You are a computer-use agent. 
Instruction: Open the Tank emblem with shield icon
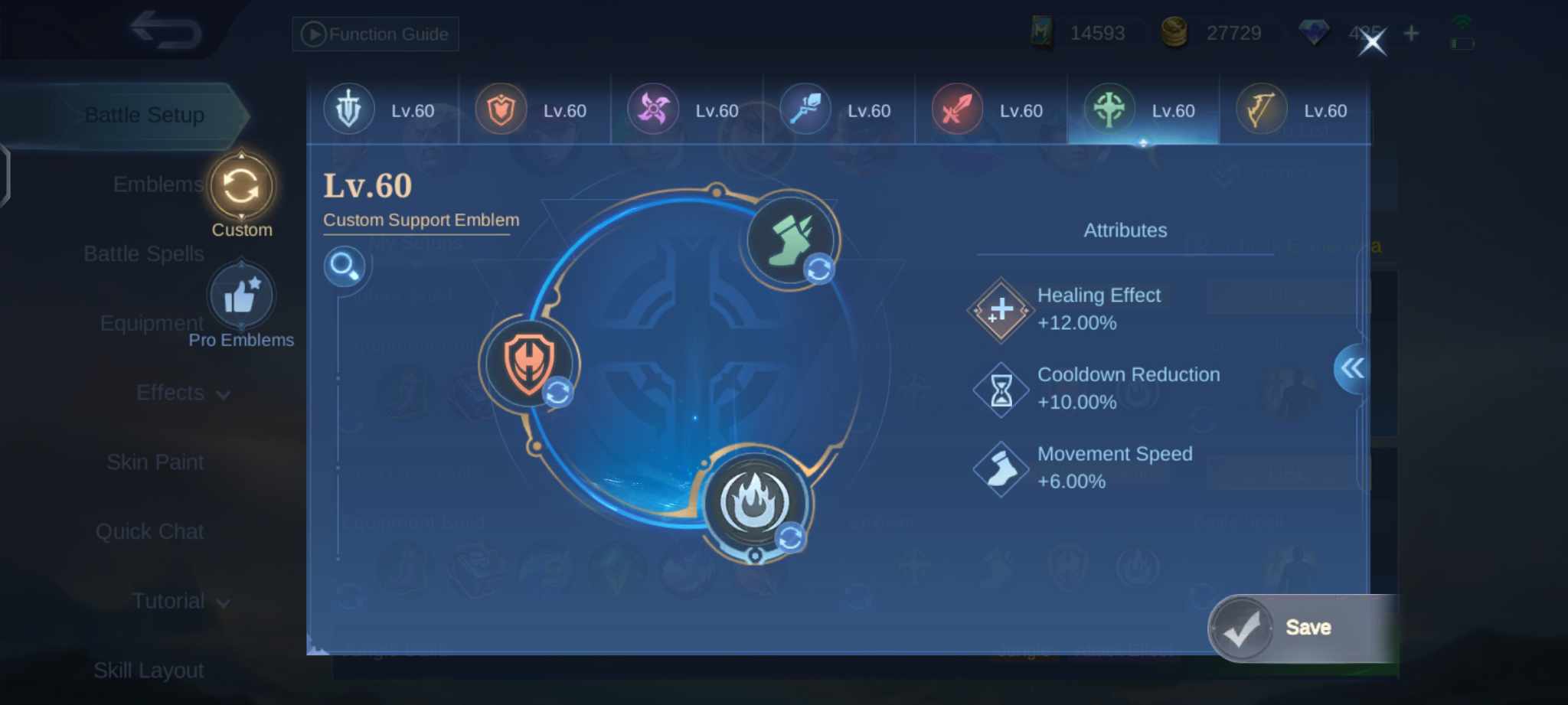click(x=501, y=109)
